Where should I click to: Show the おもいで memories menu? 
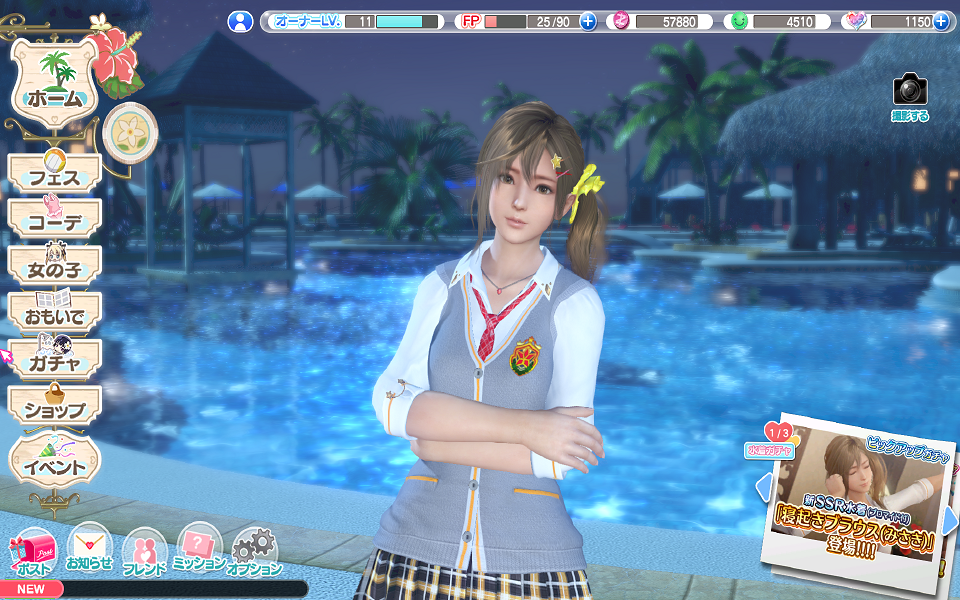point(55,313)
